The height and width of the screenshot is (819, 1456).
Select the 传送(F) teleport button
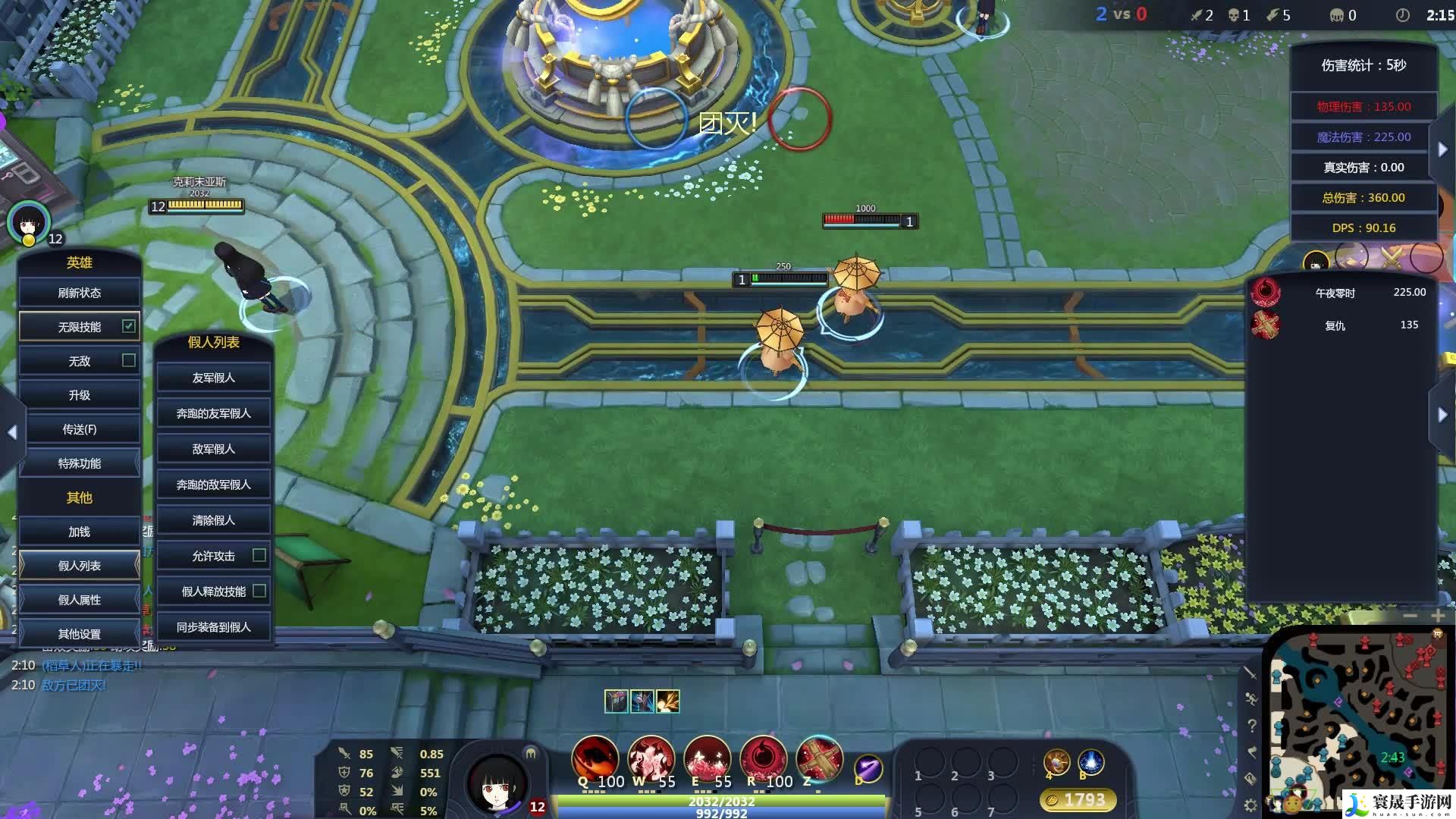point(80,429)
